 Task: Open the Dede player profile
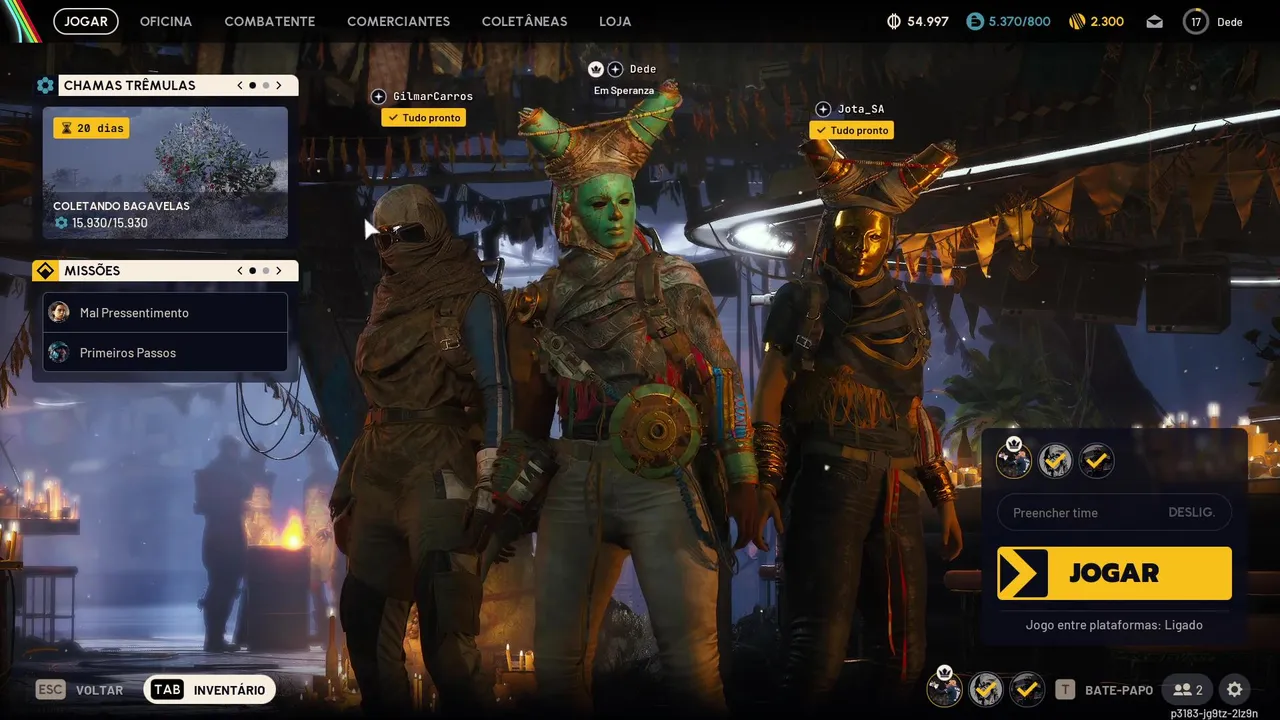tap(1212, 21)
